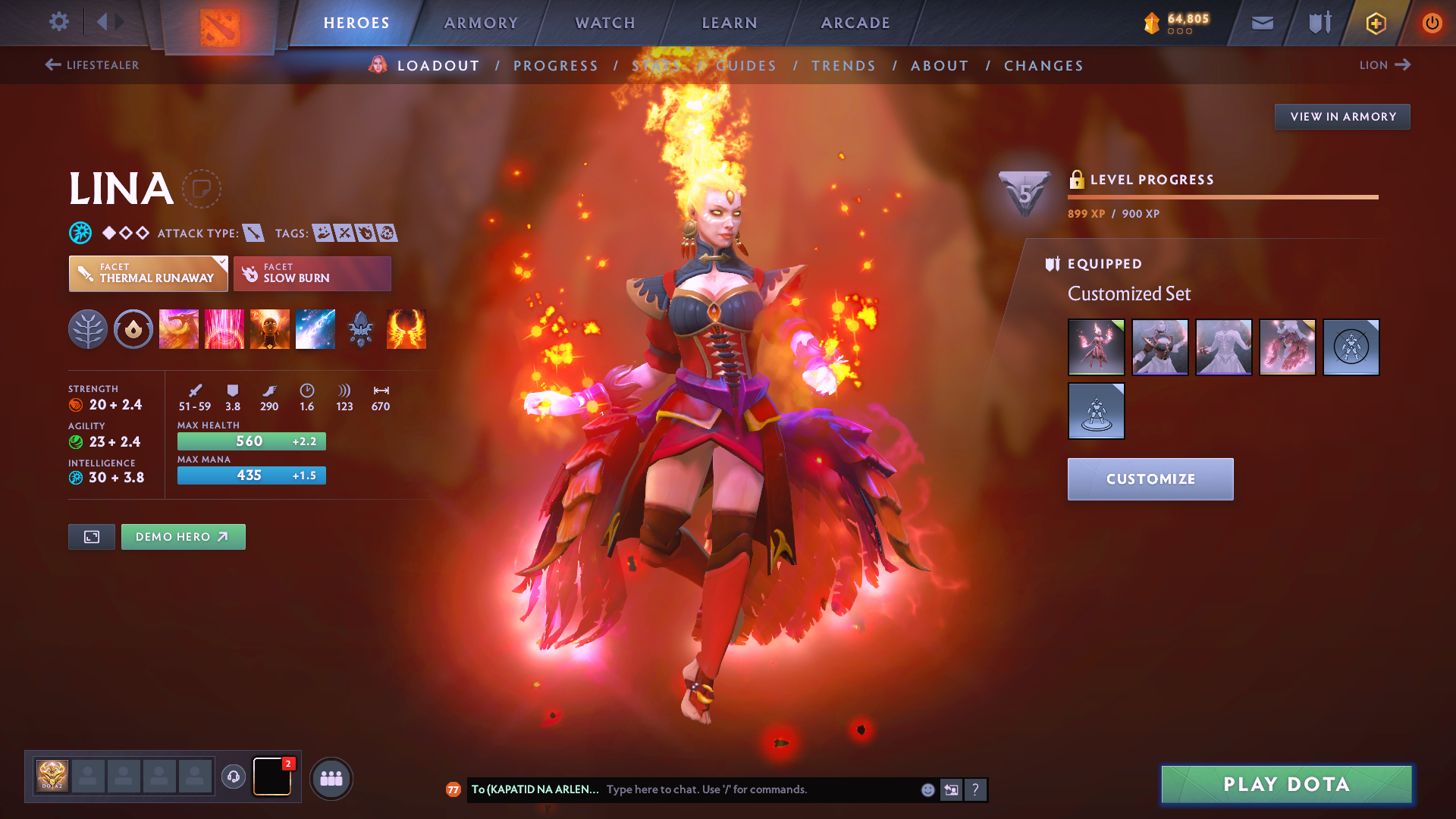Select the Light Strike Array ability icon
1456x819 pixels.
click(224, 329)
